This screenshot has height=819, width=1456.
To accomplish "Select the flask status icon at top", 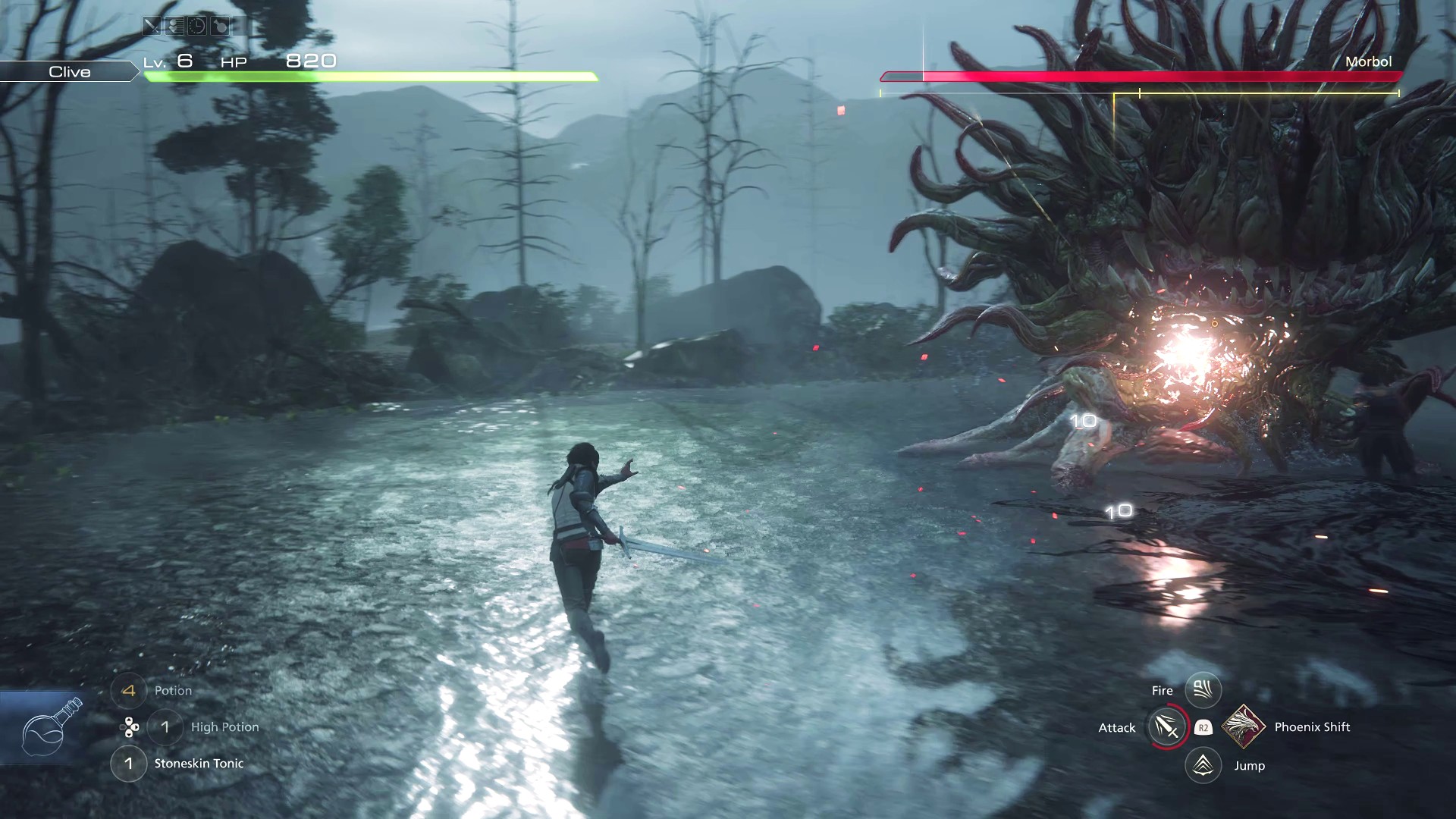I will (220, 27).
